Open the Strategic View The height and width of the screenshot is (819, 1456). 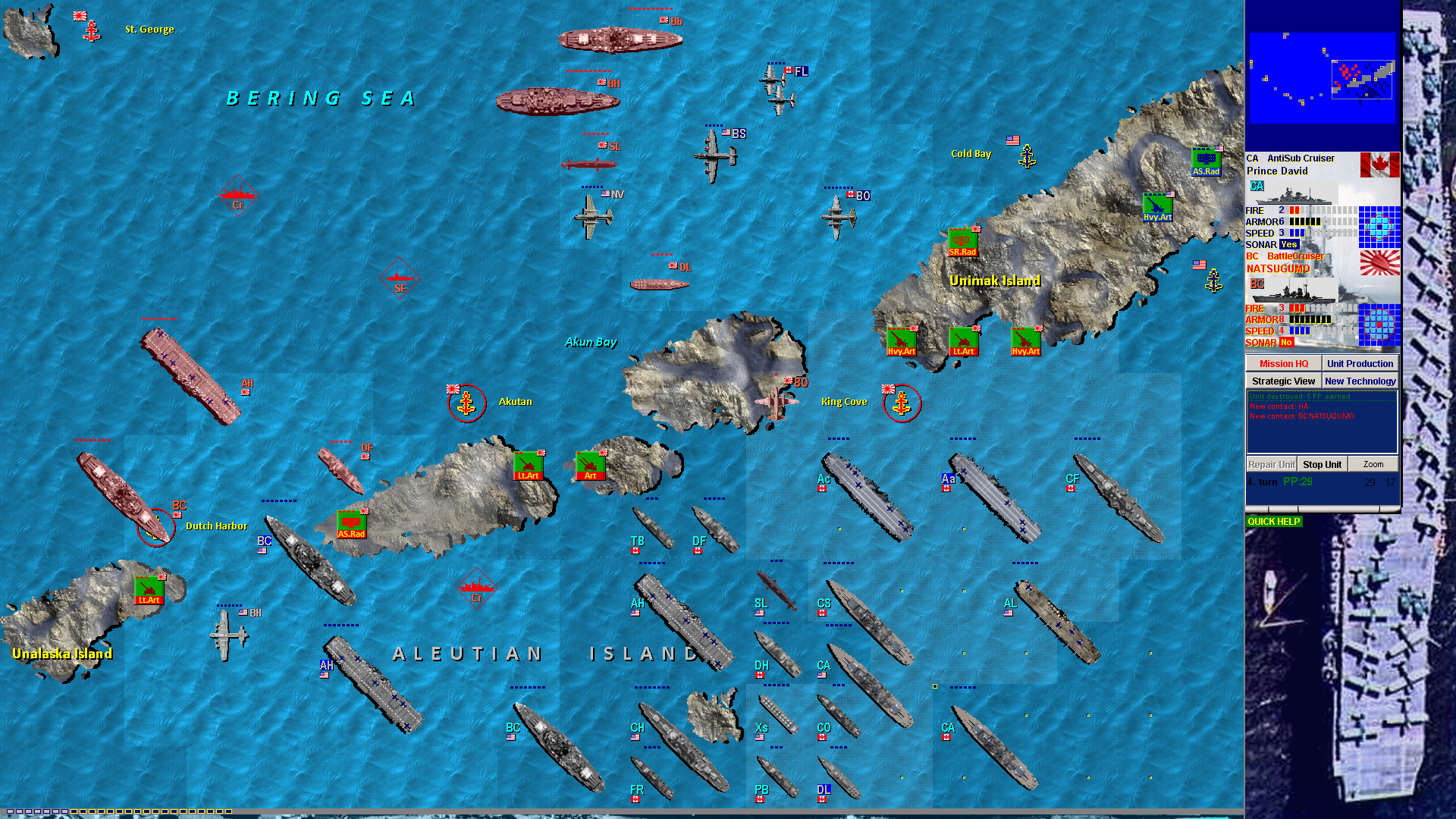pos(1283,380)
